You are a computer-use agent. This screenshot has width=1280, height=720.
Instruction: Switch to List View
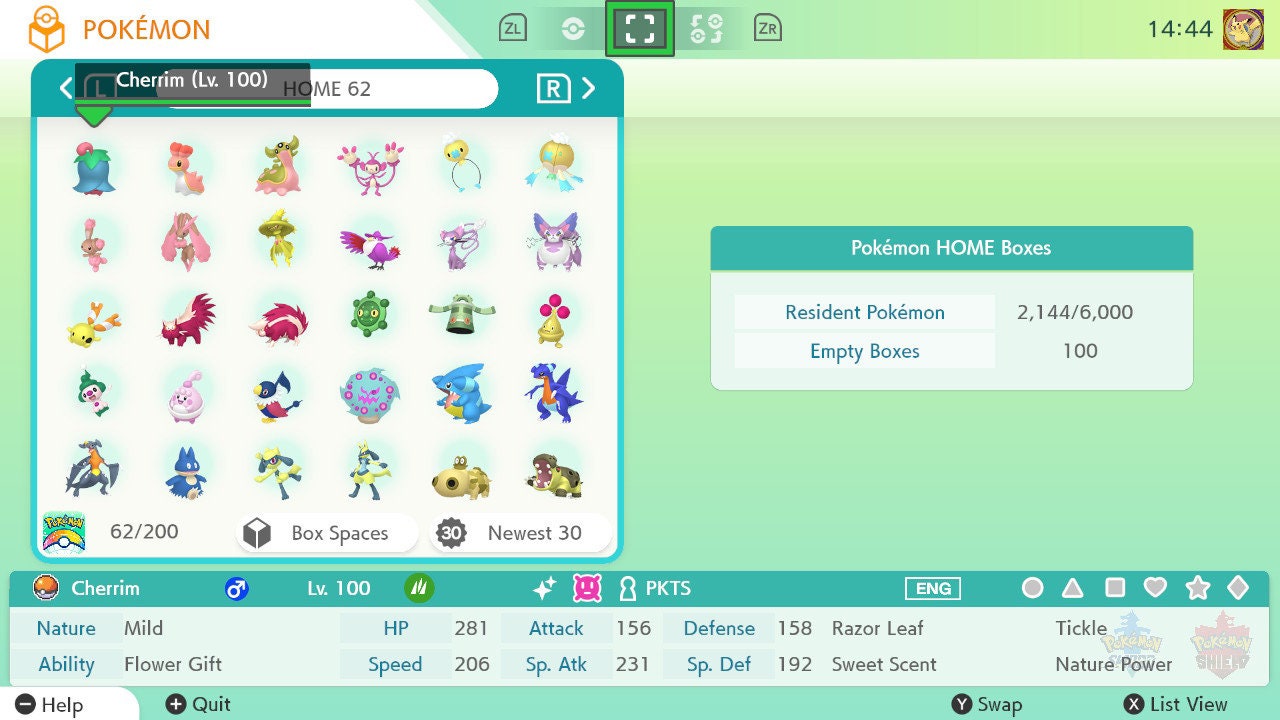(x=1175, y=705)
